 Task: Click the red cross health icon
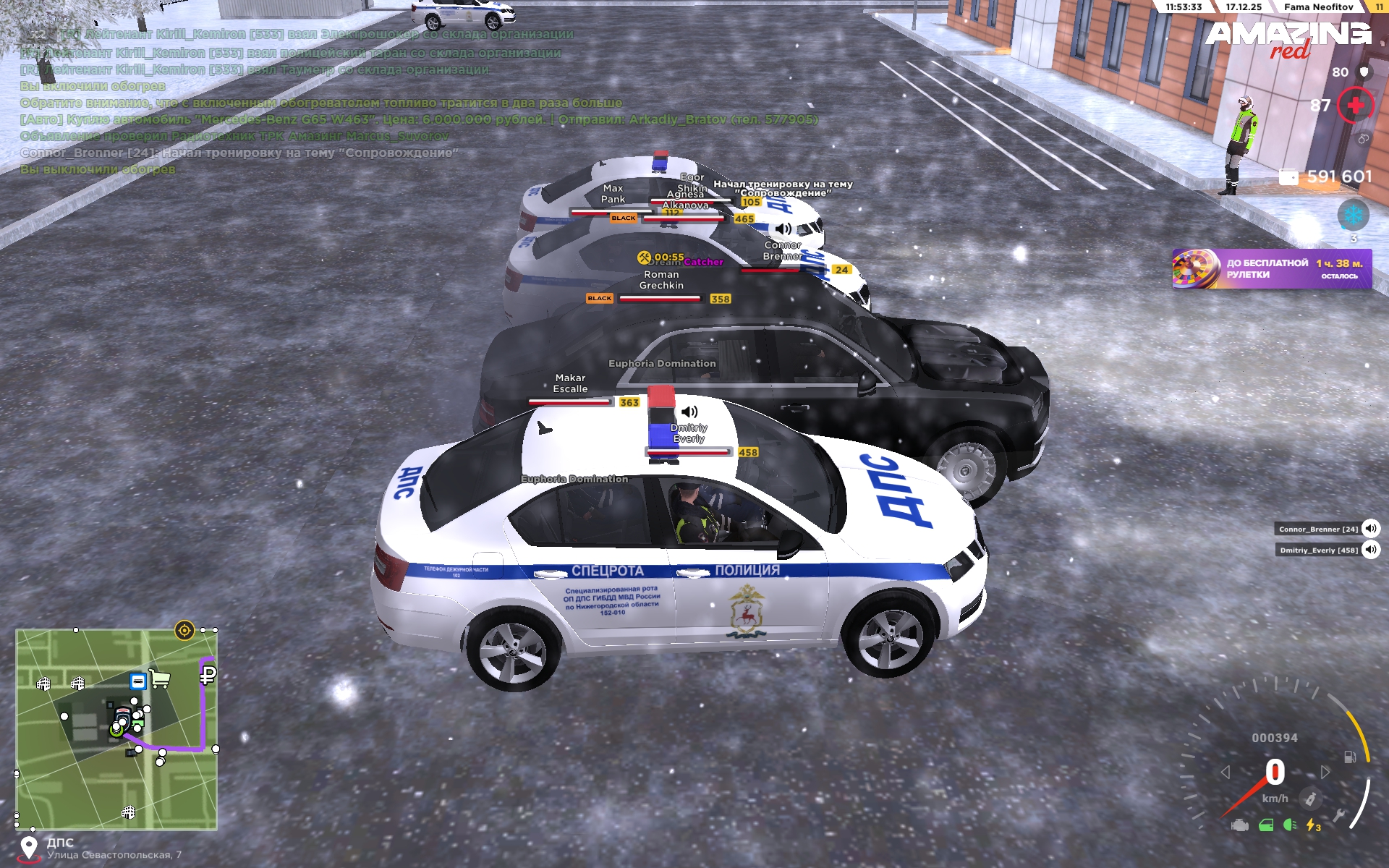(x=1355, y=106)
